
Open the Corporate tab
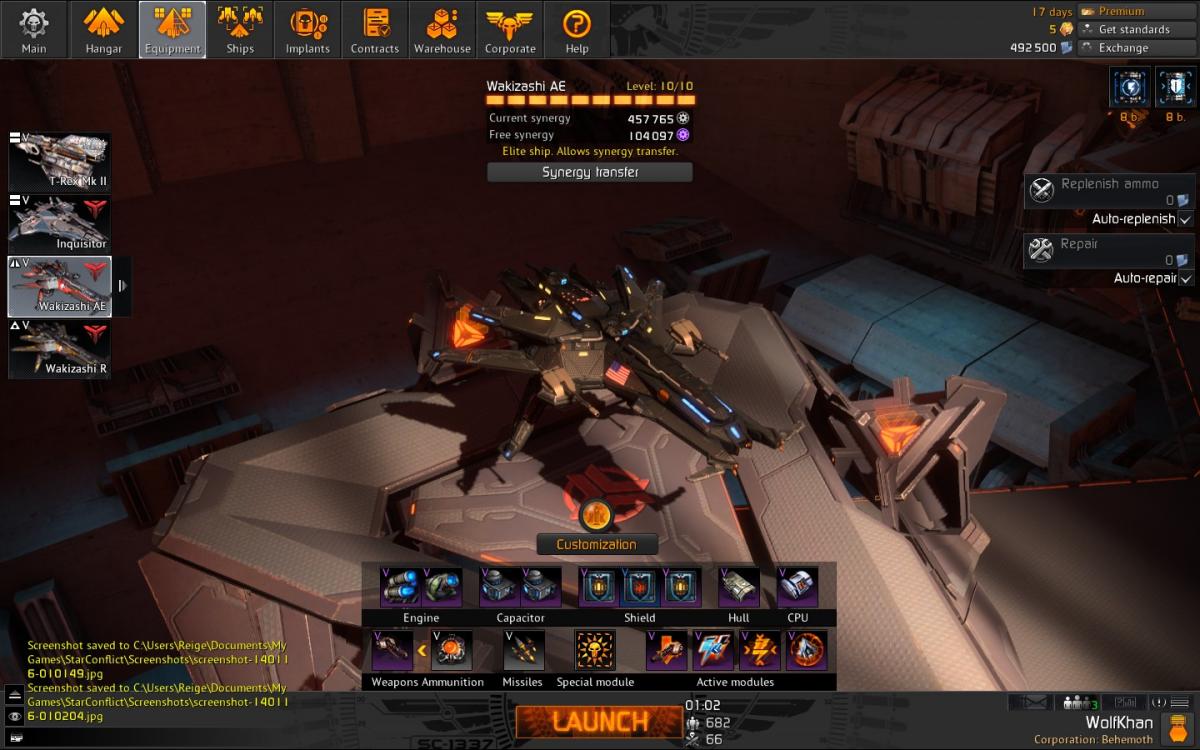pyautogui.click(x=510, y=30)
